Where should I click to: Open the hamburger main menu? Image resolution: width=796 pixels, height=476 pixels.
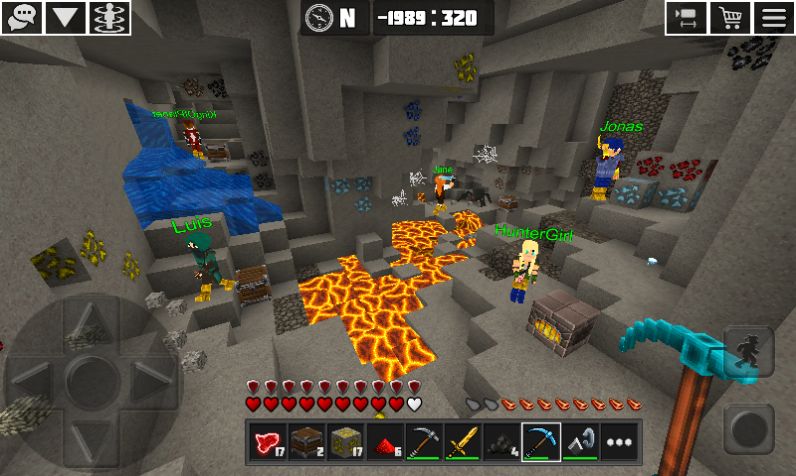774,17
